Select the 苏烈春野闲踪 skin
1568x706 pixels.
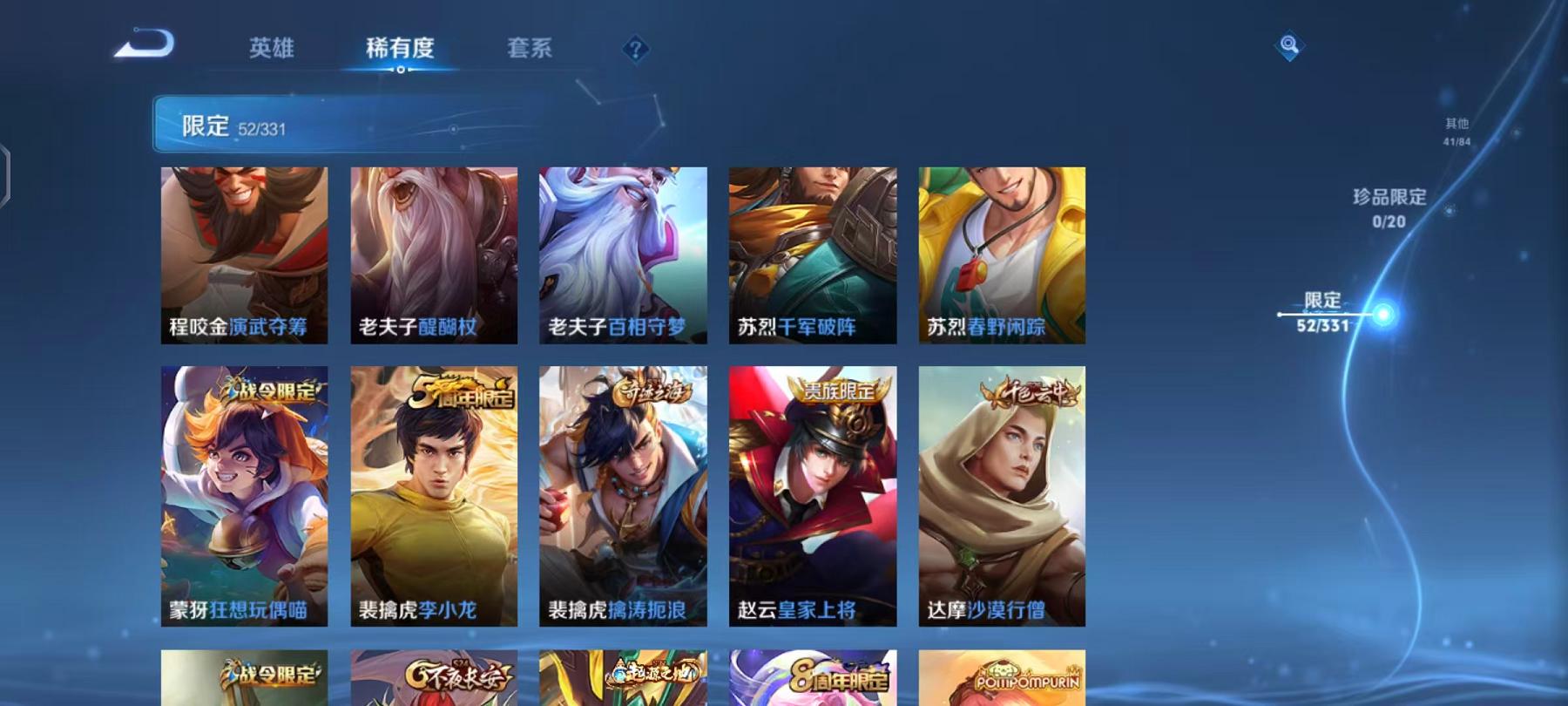click(x=1000, y=255)
